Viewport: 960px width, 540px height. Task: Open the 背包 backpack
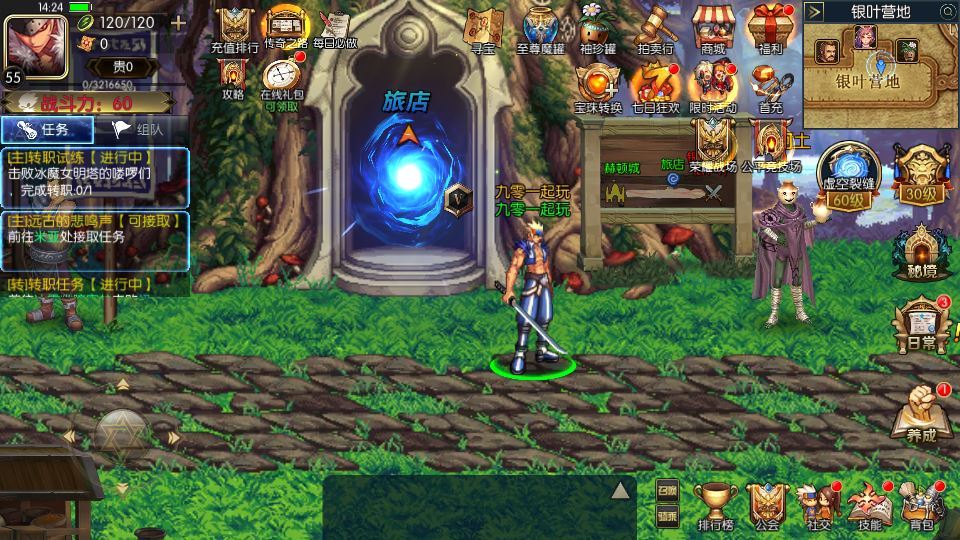pyautogui.click(x=922, y=504)
